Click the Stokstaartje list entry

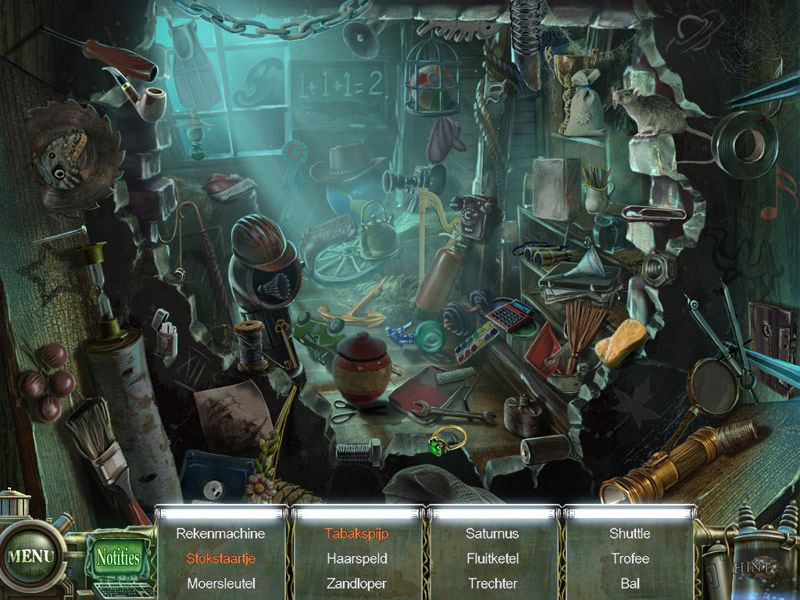pyautogui.click(x=222, y=558)
